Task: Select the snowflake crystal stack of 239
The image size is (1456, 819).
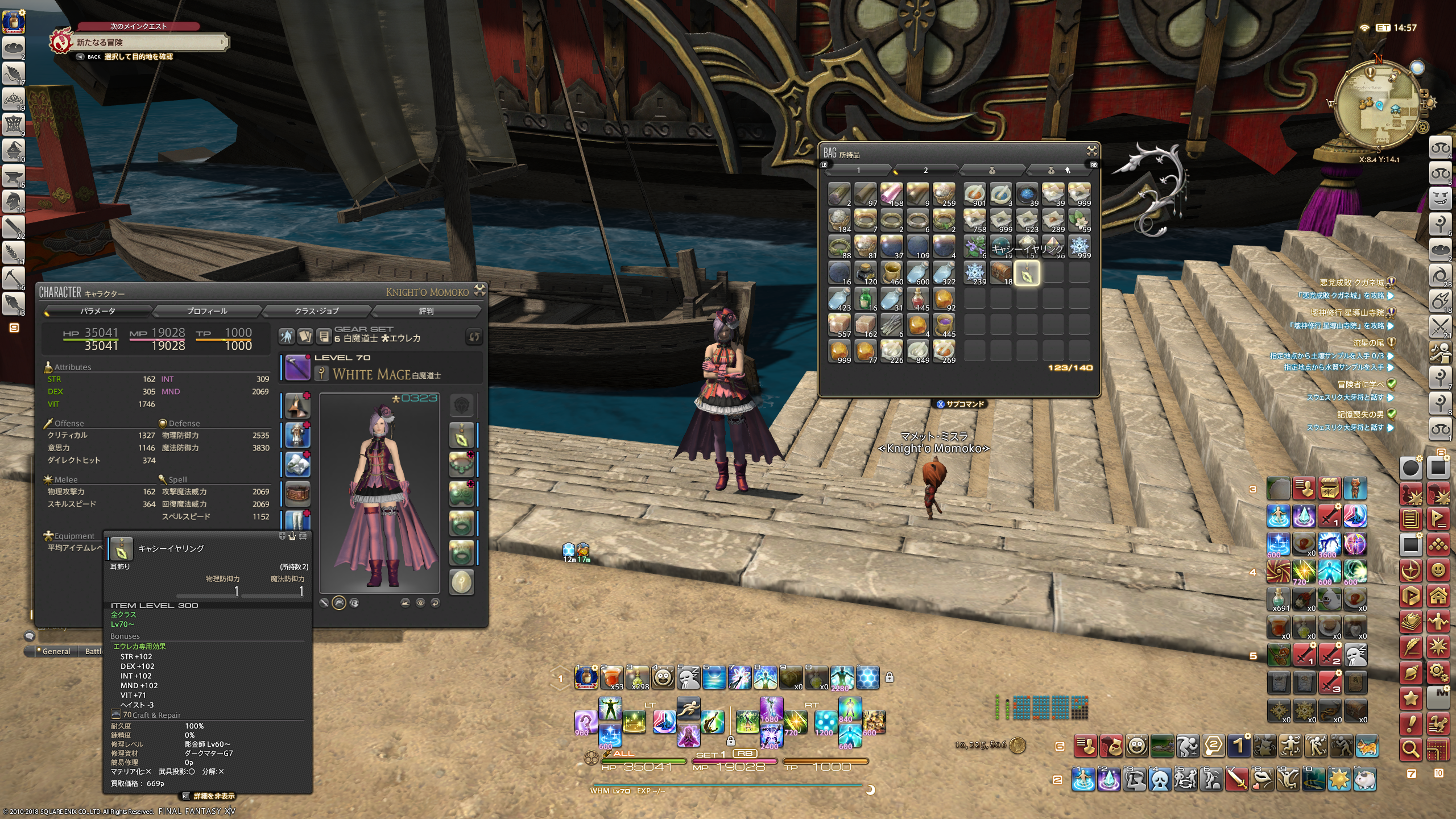Action: point(975,272)
